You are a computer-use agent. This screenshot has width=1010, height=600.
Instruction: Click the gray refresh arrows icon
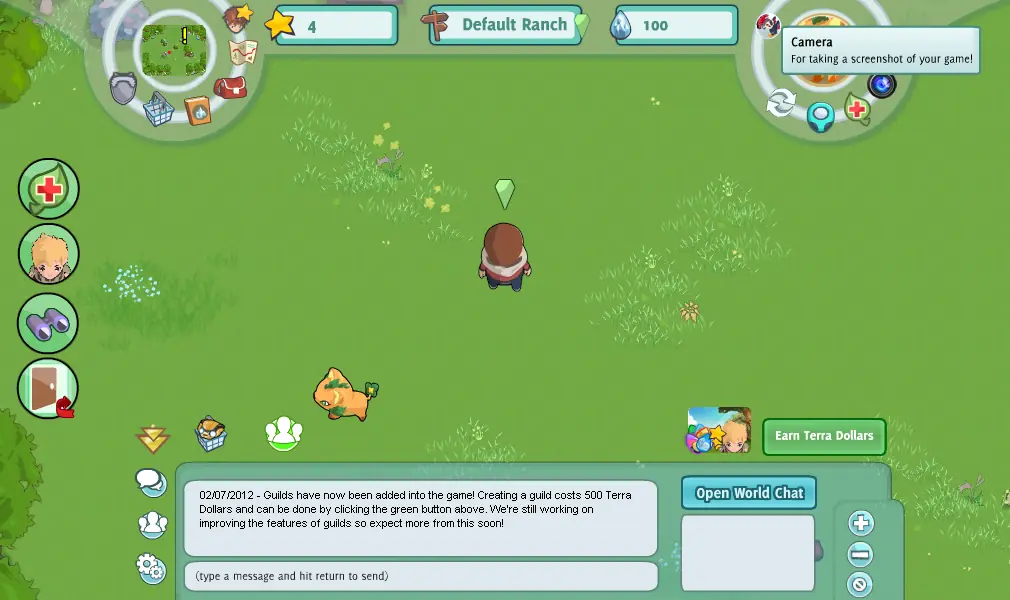tap(781, 102)
